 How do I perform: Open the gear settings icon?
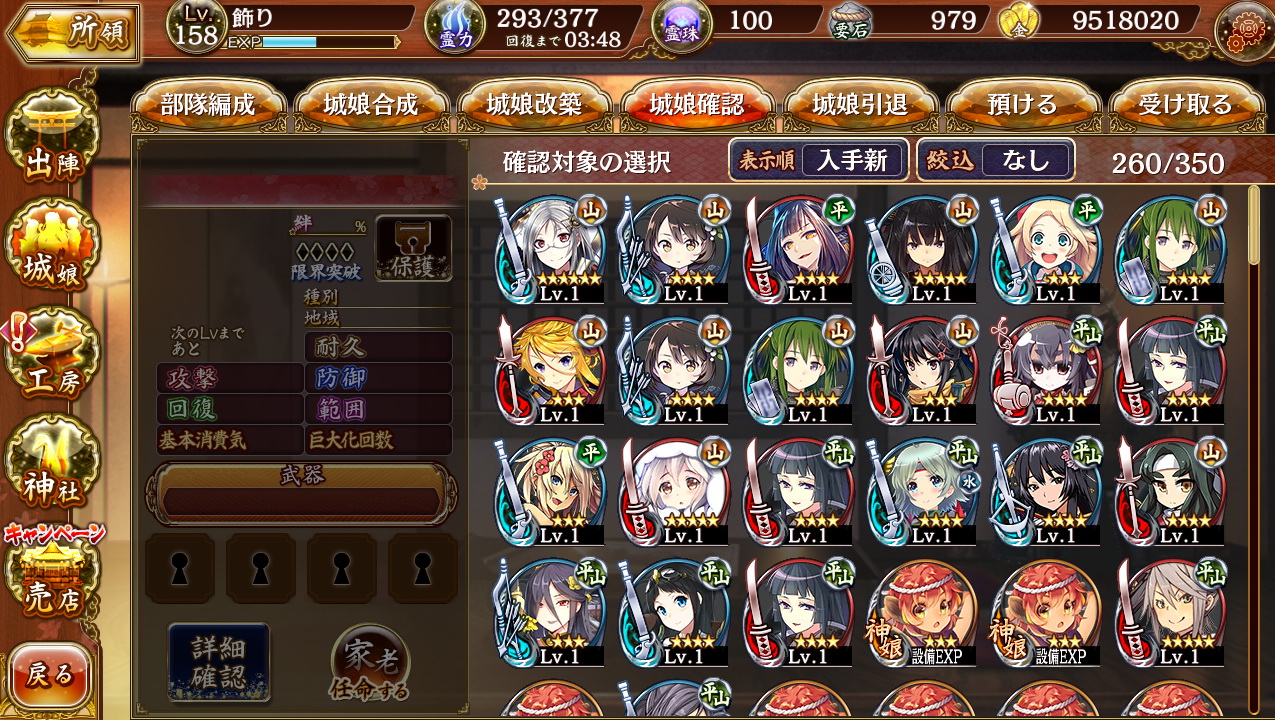coord(1243,30)
